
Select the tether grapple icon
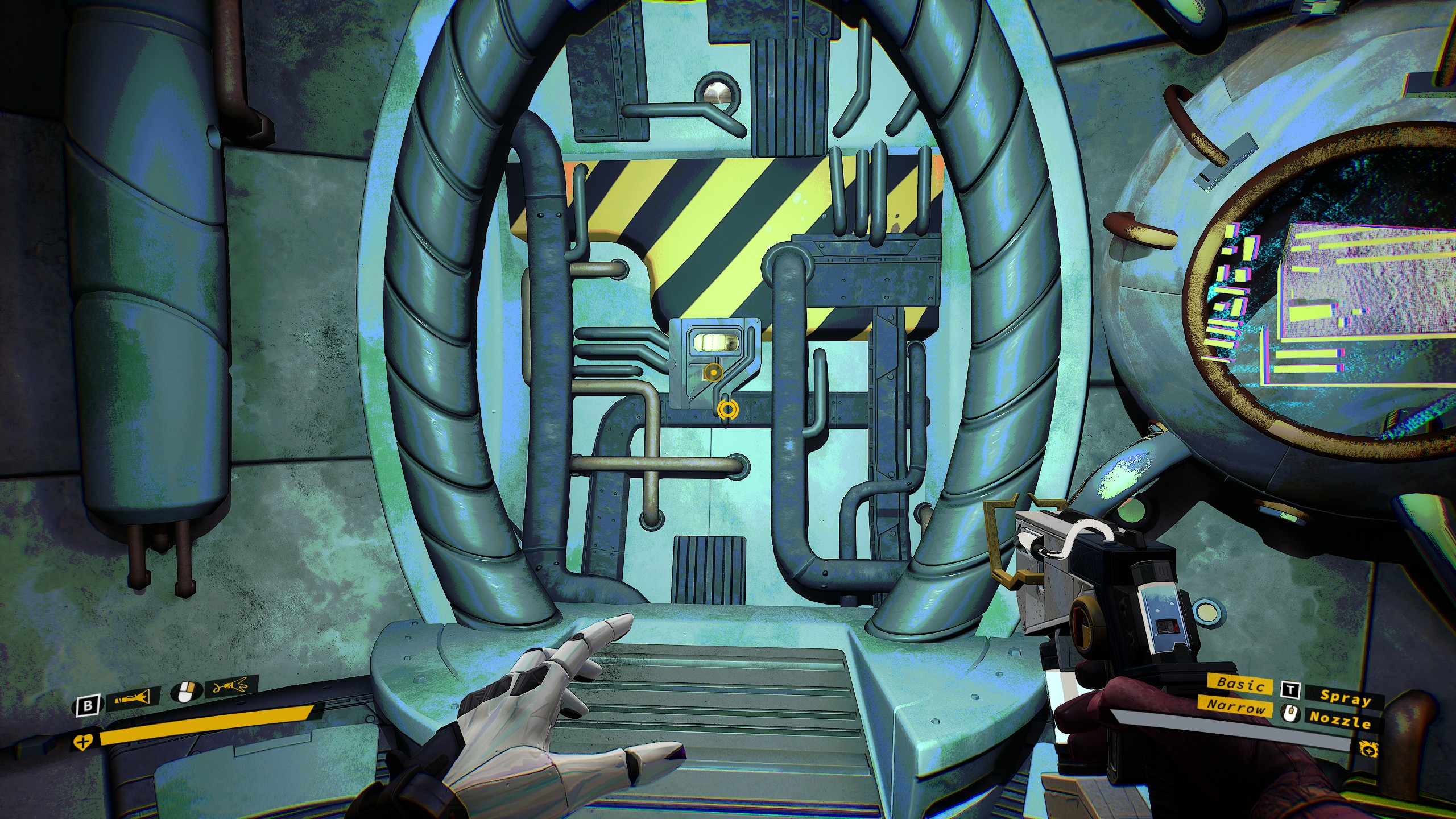pyautogui.click(x=229, y=687)
